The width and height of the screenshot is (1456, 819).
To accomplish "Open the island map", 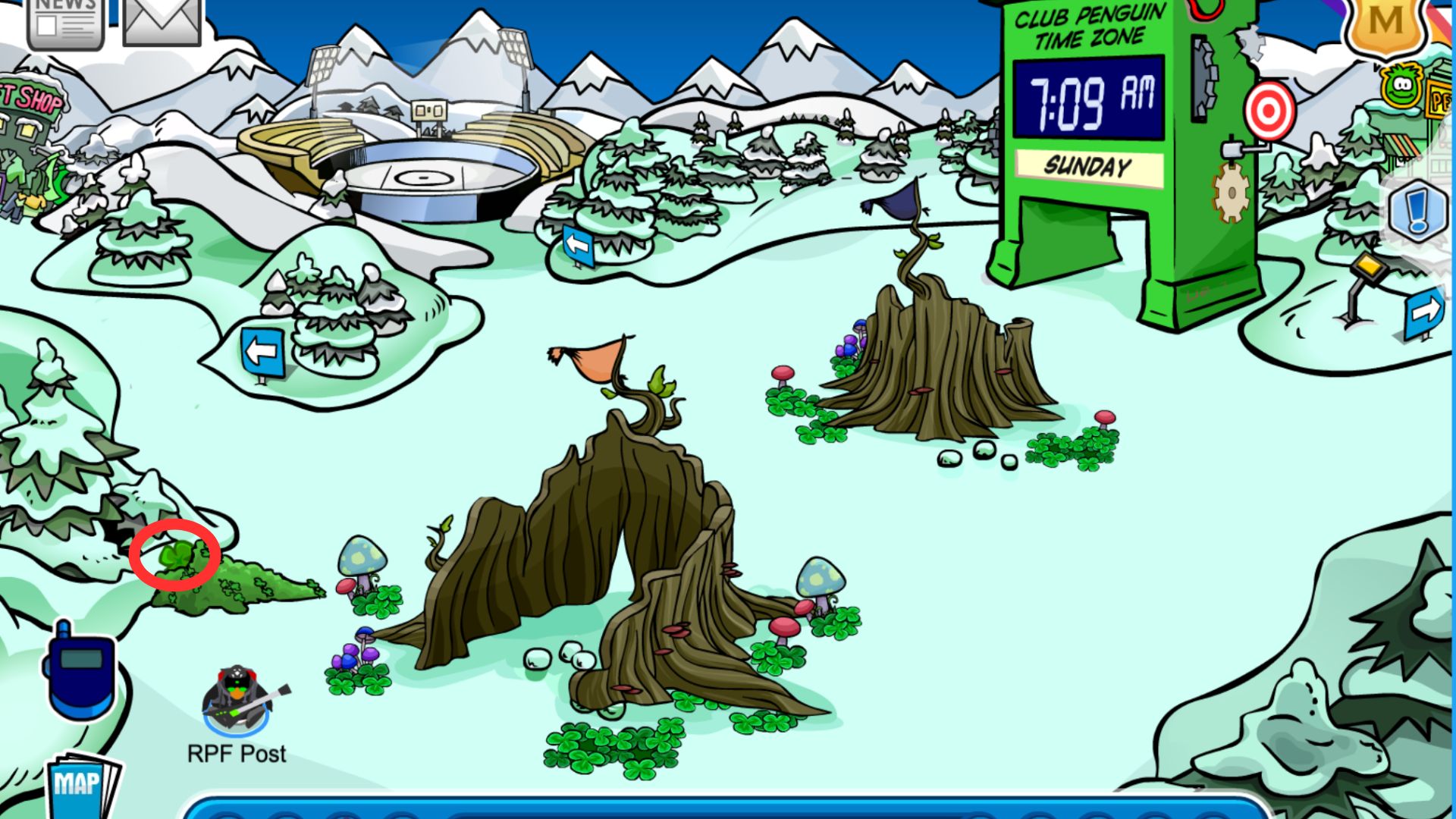I will tap(82, 785).
